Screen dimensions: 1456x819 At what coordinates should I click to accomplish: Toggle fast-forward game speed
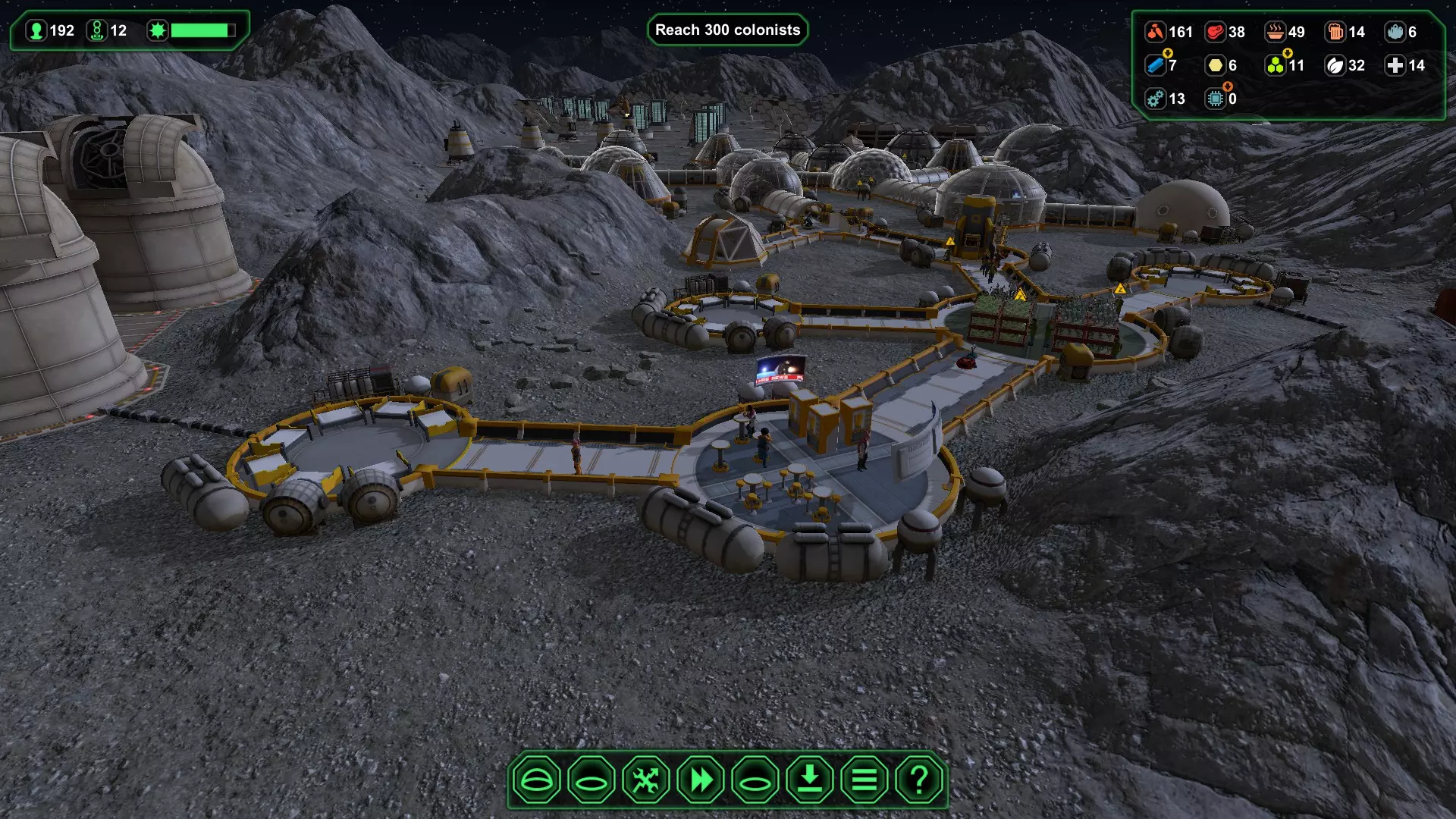coord(701,780)
